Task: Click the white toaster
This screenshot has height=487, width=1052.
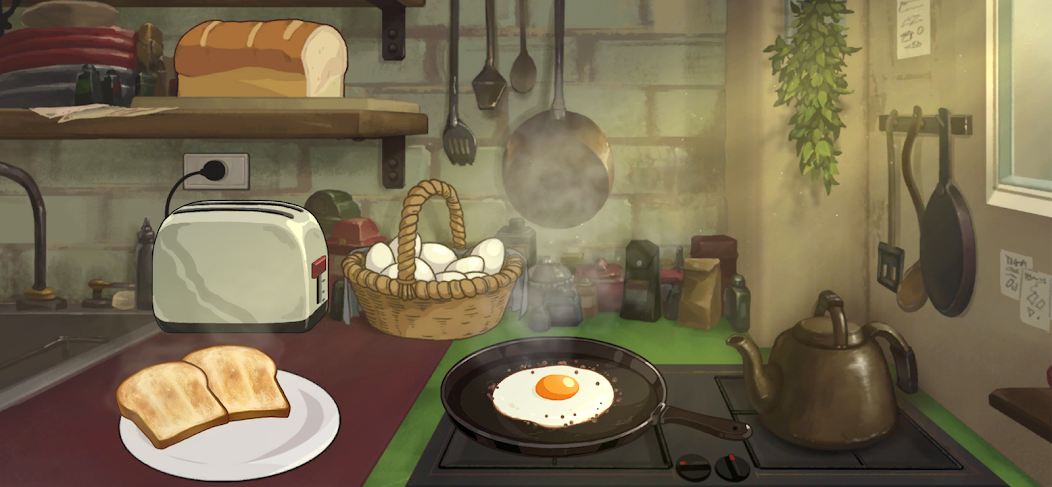Action: coord(238,266)
